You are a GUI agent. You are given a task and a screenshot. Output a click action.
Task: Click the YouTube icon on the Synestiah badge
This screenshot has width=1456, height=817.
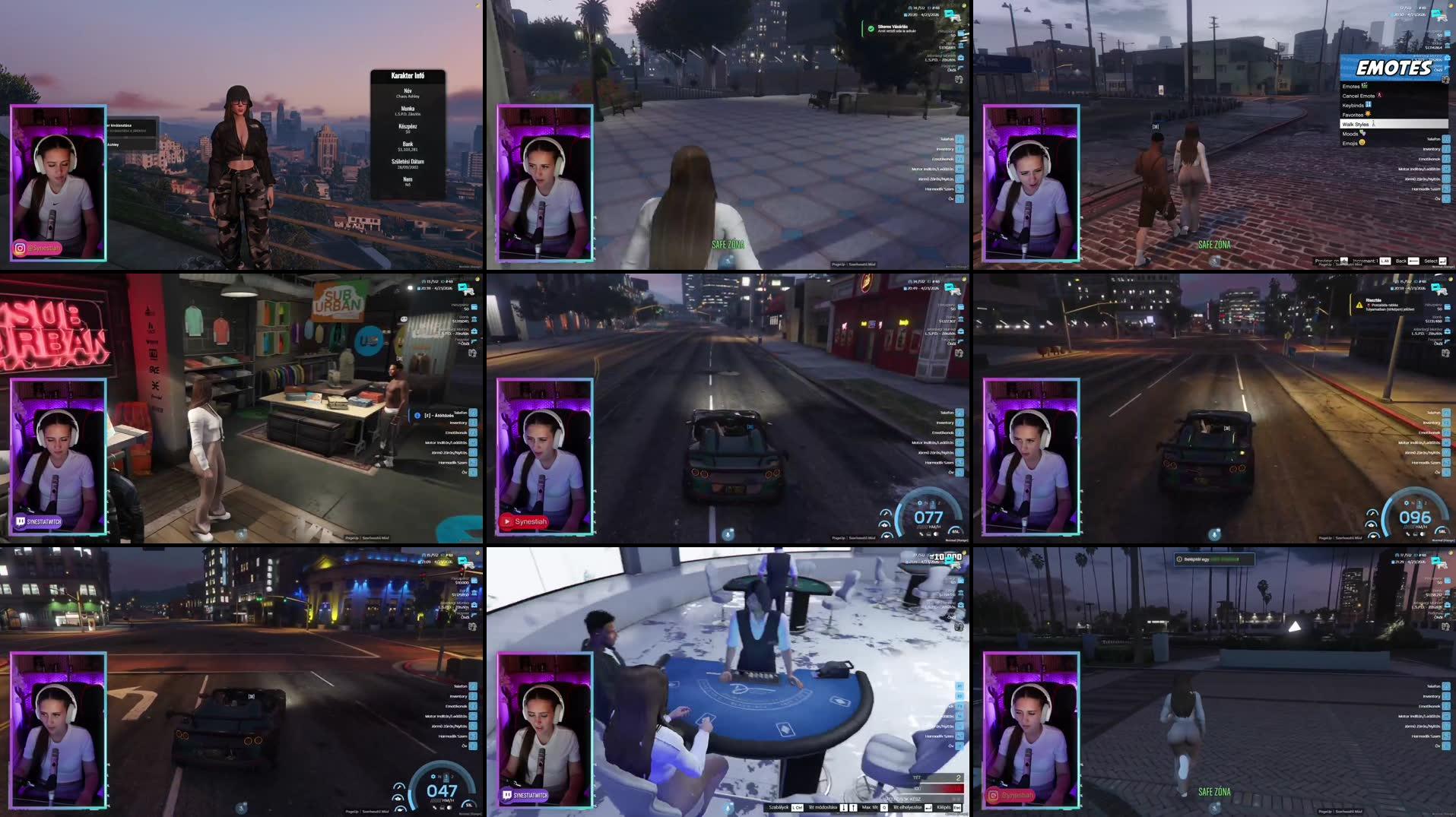coord(507,521)
